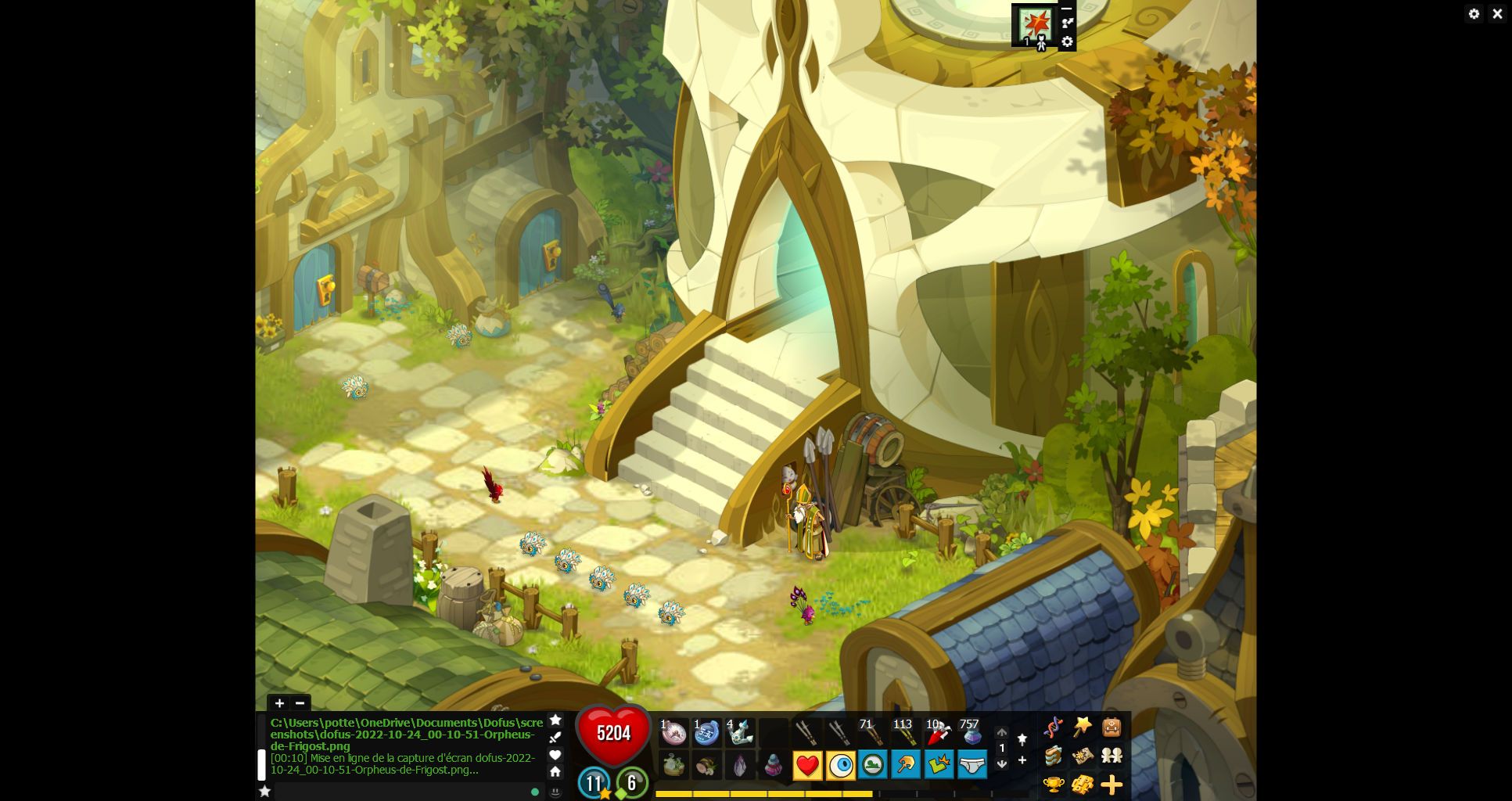Open options via the top-right gear icon

pos(1474,13)
